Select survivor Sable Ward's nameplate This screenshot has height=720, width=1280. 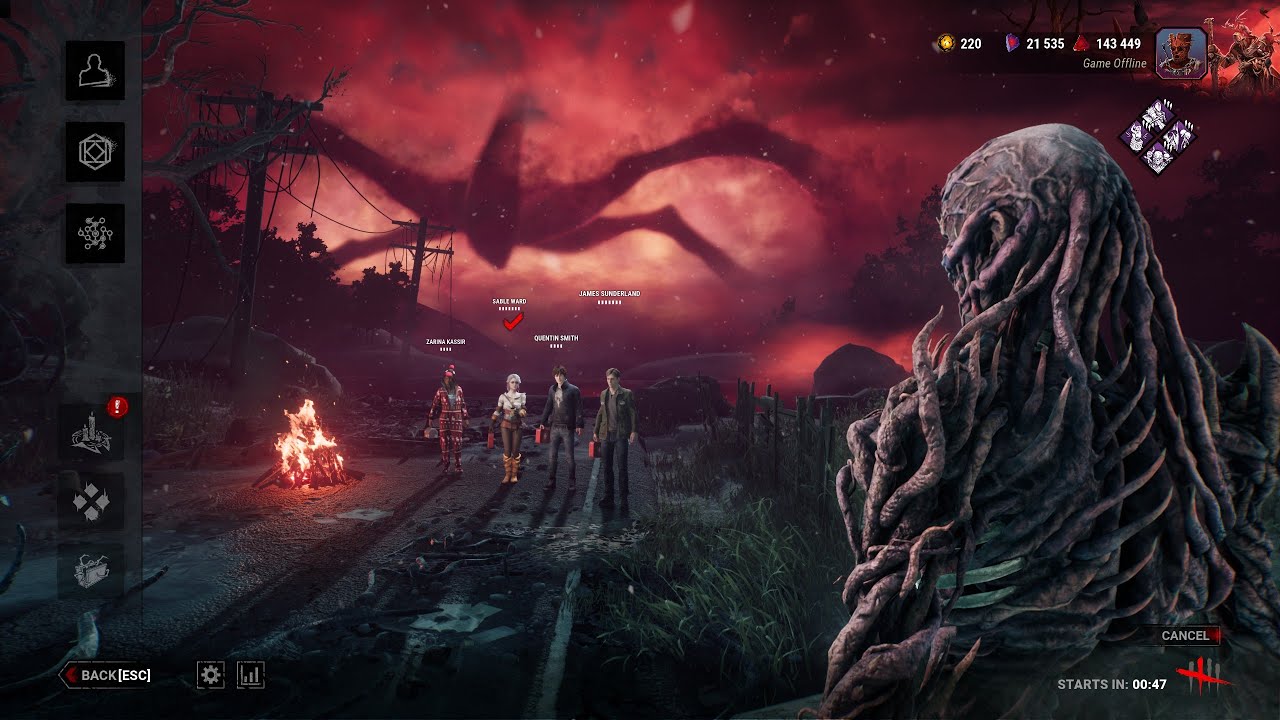(x=509, y=301)
